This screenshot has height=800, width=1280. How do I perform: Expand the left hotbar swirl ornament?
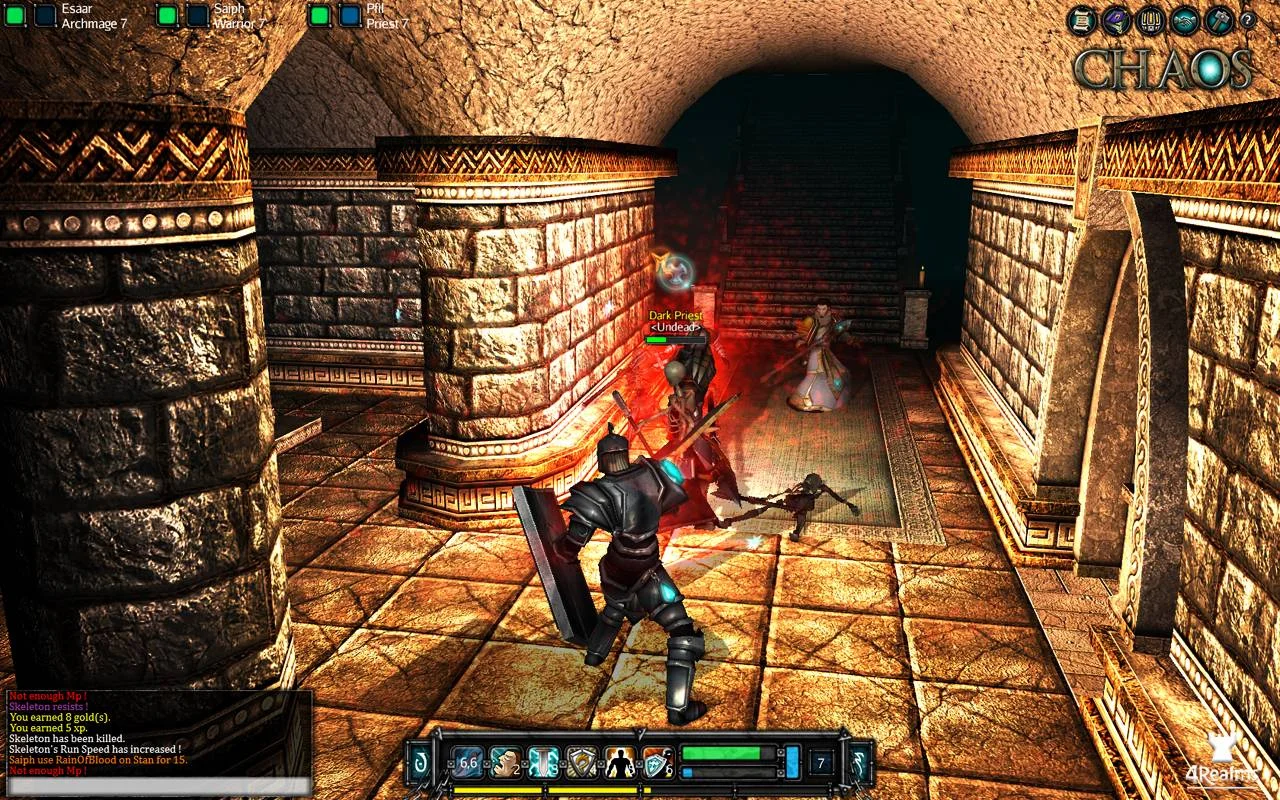click(418, 760)
